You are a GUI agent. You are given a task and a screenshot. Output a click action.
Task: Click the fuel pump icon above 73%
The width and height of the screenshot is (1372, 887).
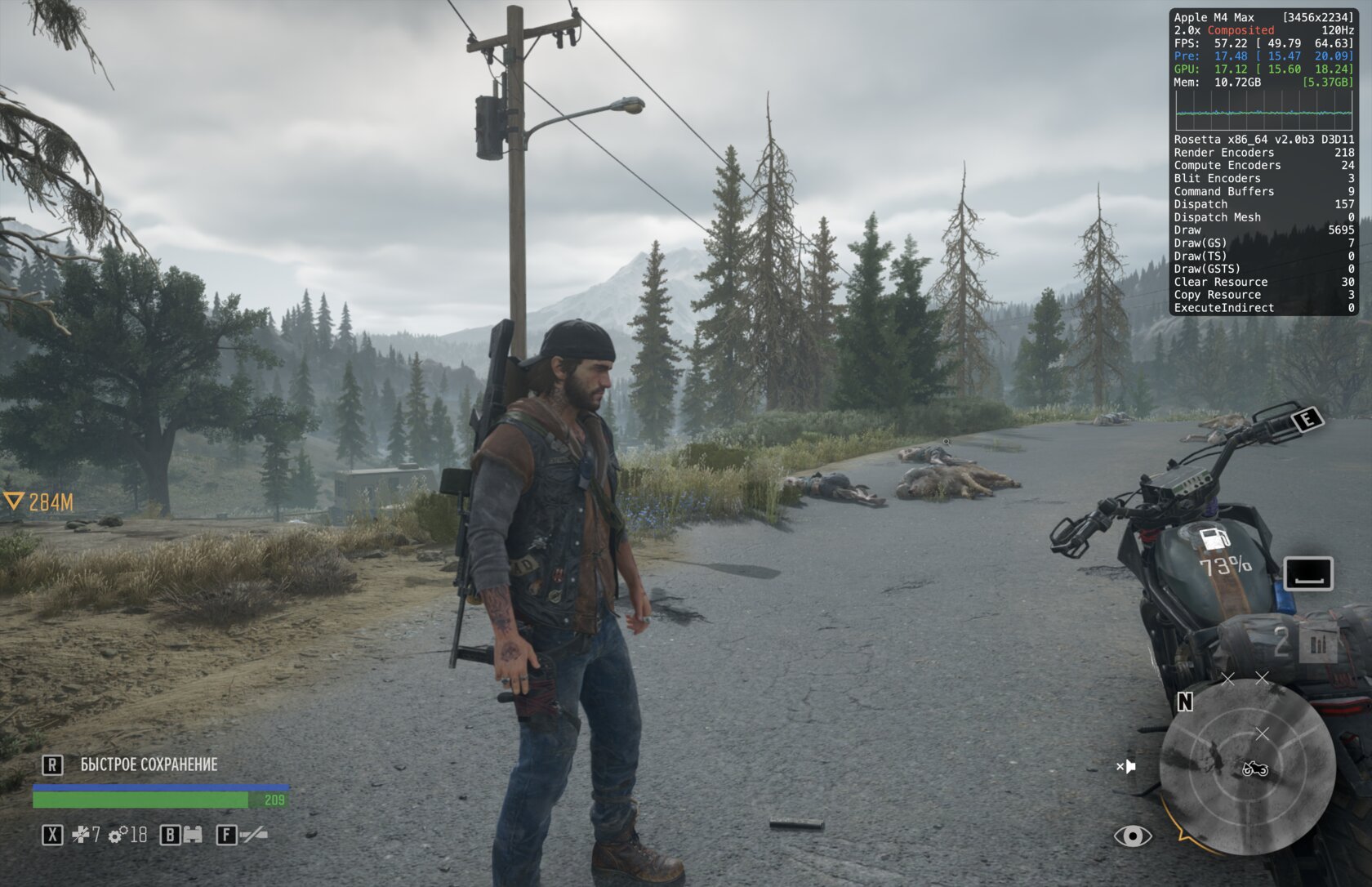(x=1215, y=539)
